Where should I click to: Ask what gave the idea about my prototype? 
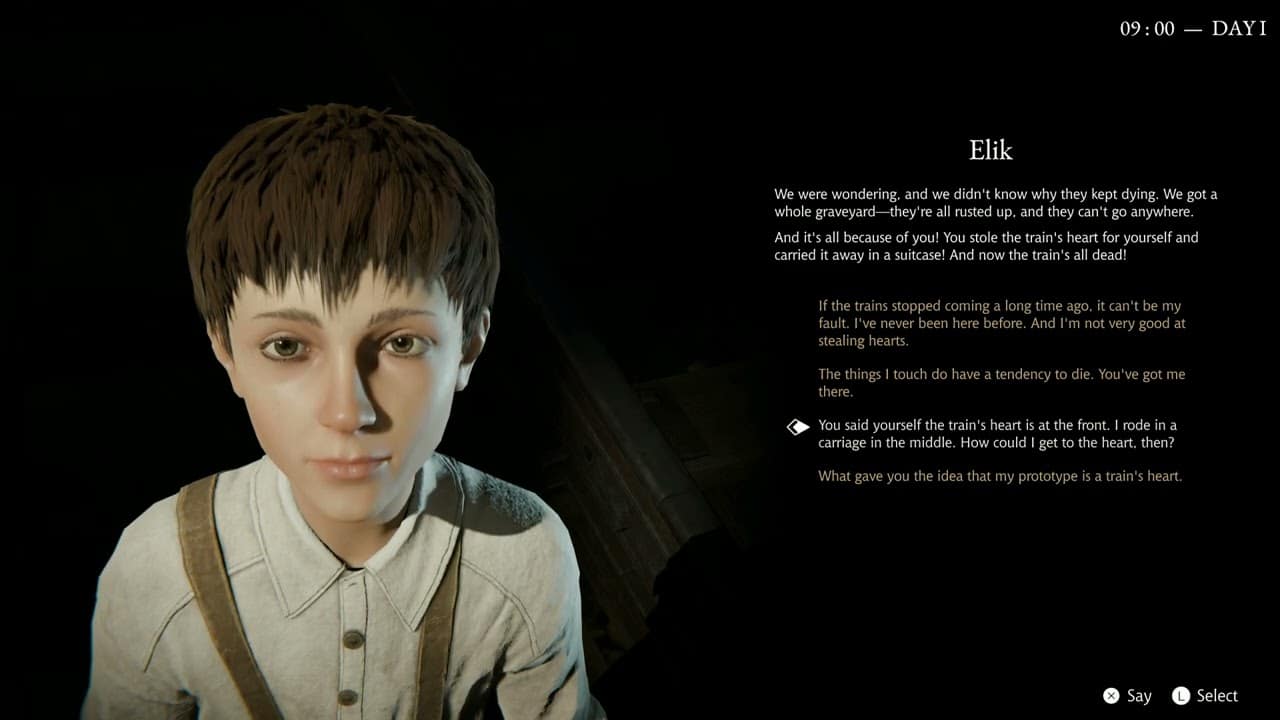coord(1000,476)
